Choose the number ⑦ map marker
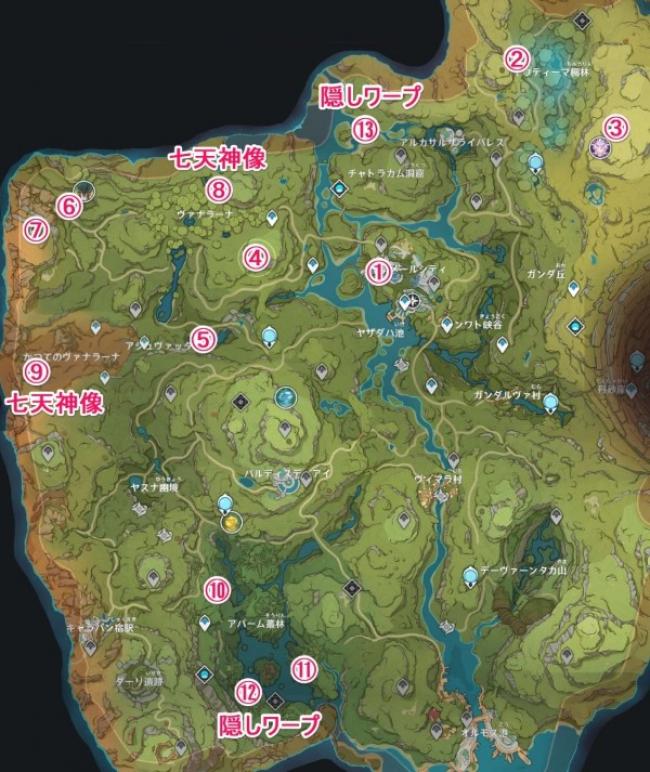This screenshot has width=650, height=772. (x=37, y=231)
